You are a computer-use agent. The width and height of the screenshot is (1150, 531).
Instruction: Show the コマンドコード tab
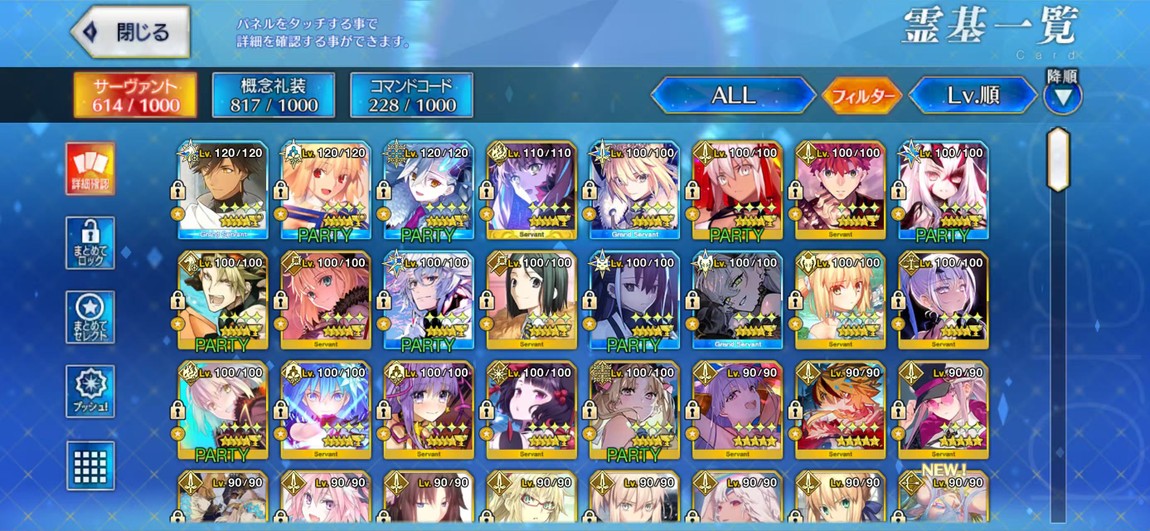tap(411, 94)
